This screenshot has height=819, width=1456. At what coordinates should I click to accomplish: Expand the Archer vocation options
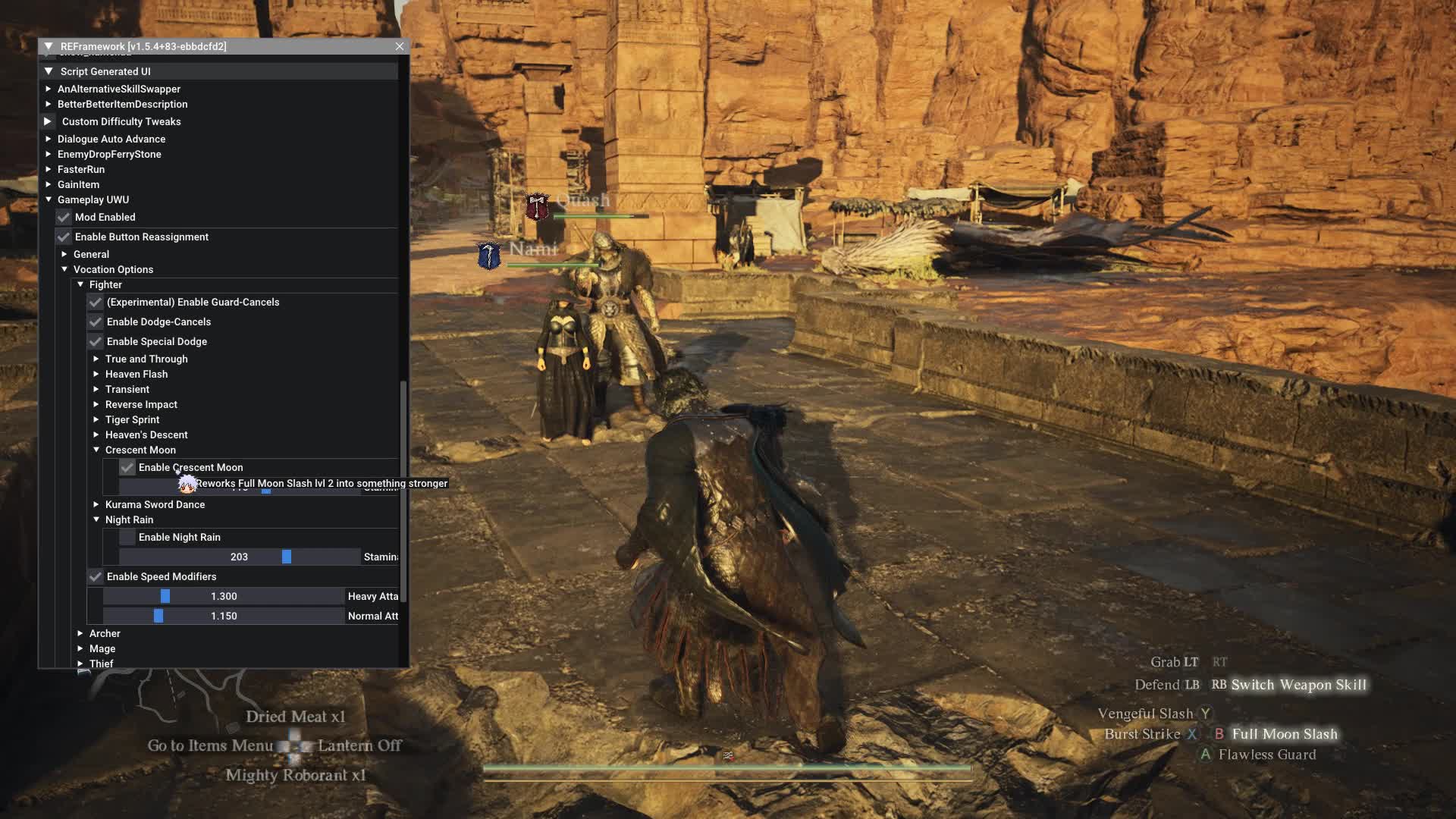[x=80, y=633]
